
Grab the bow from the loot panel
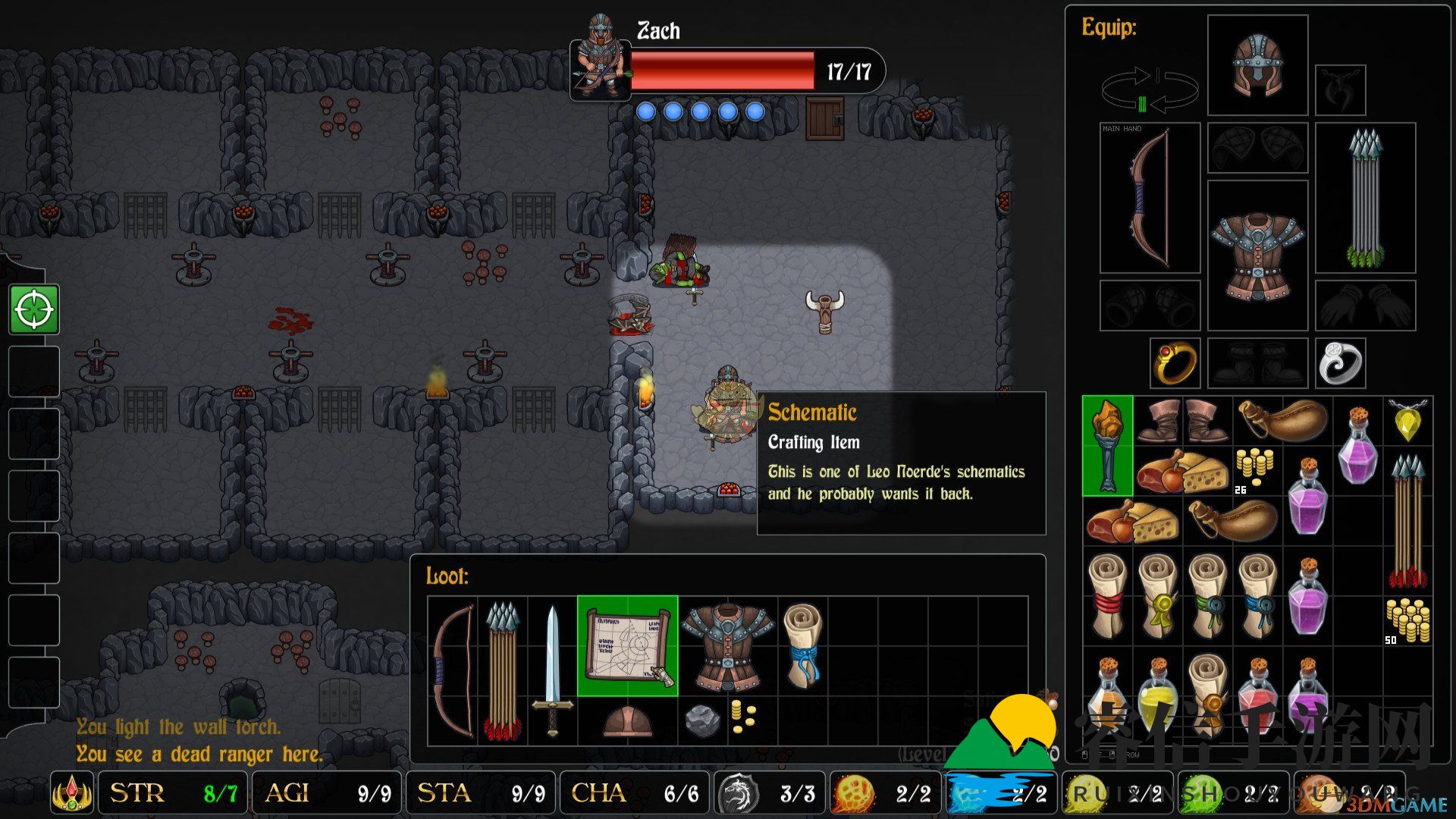[x=453, y=670]
